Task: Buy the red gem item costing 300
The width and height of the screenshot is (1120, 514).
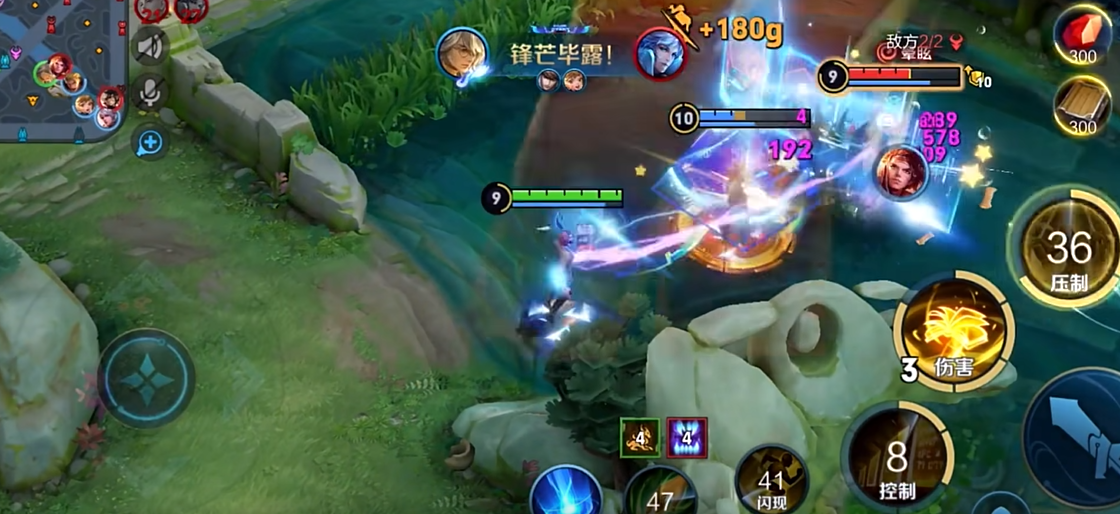Action: click(1083, 37)
